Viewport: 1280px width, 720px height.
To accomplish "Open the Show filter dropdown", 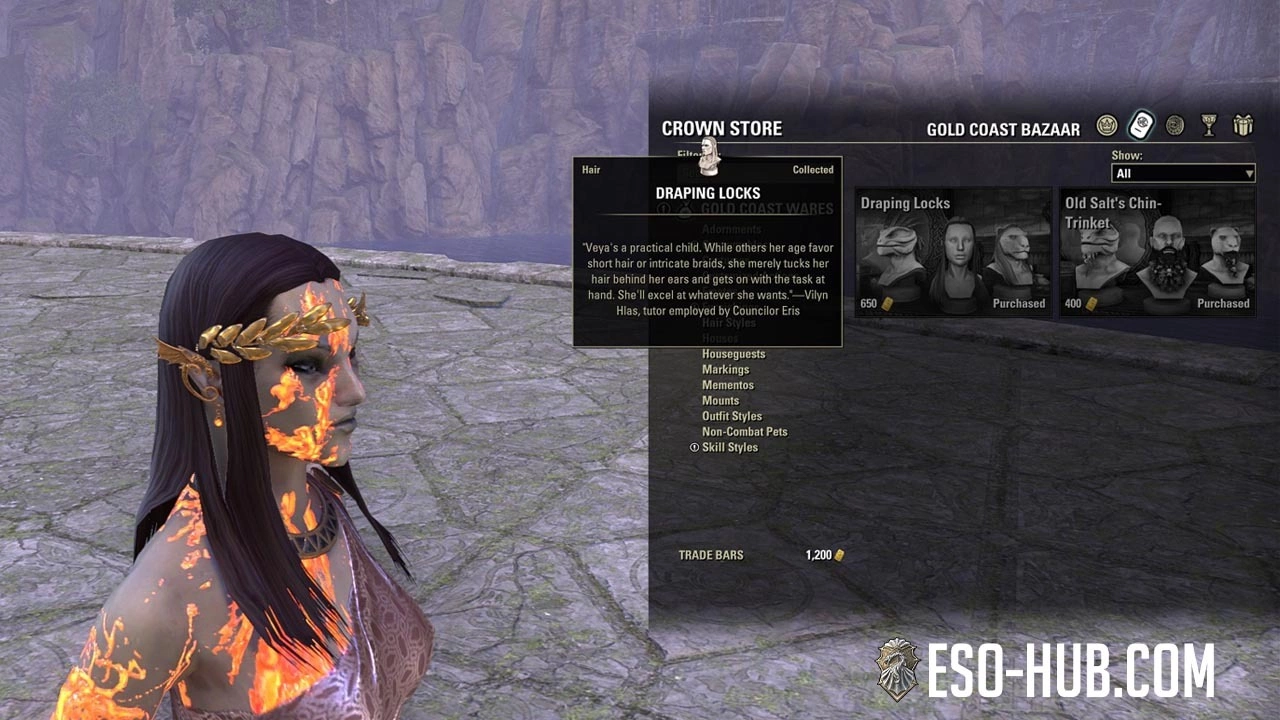I will tap(1183, 173).
